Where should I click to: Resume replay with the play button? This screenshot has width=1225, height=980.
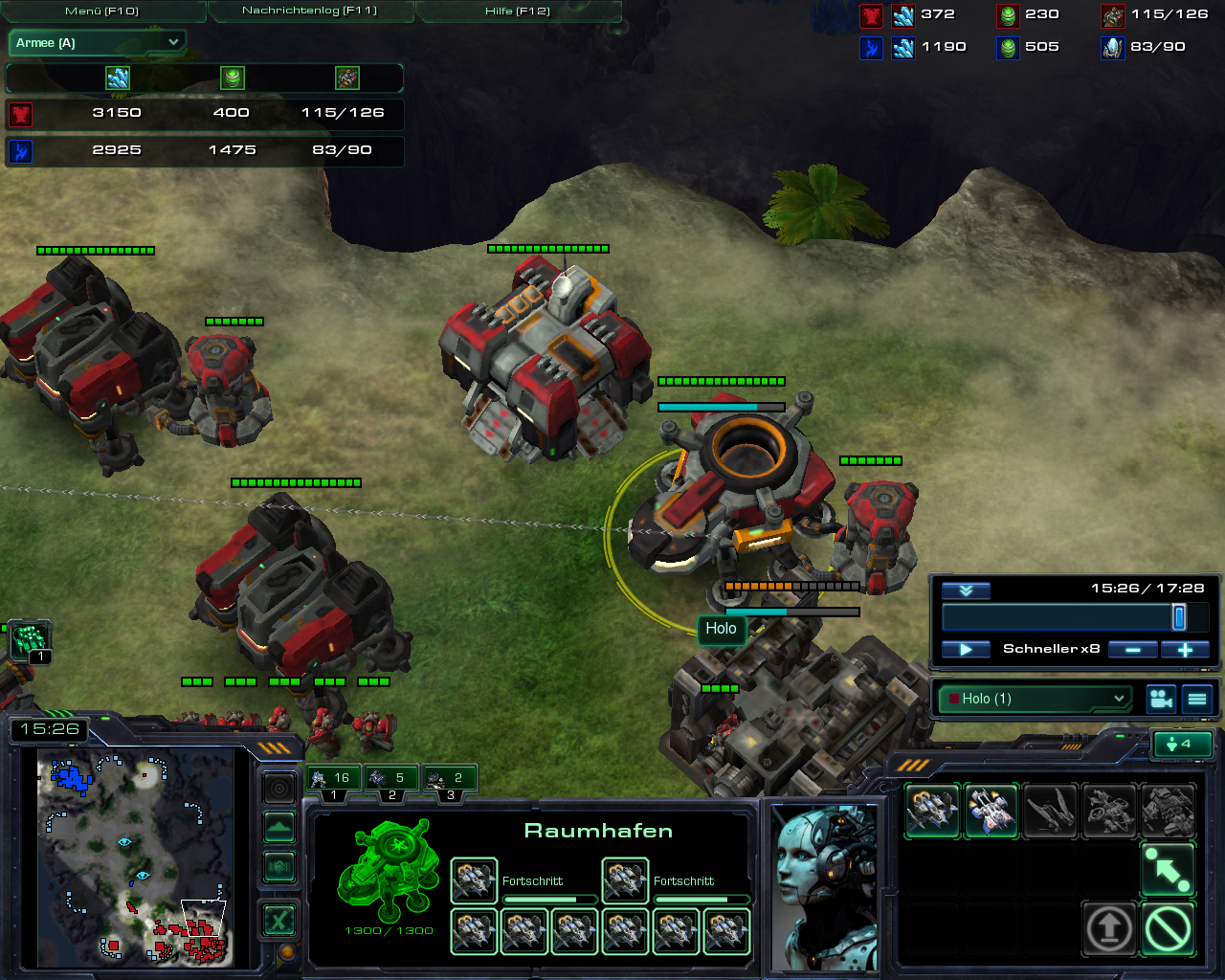click(966, 650)
